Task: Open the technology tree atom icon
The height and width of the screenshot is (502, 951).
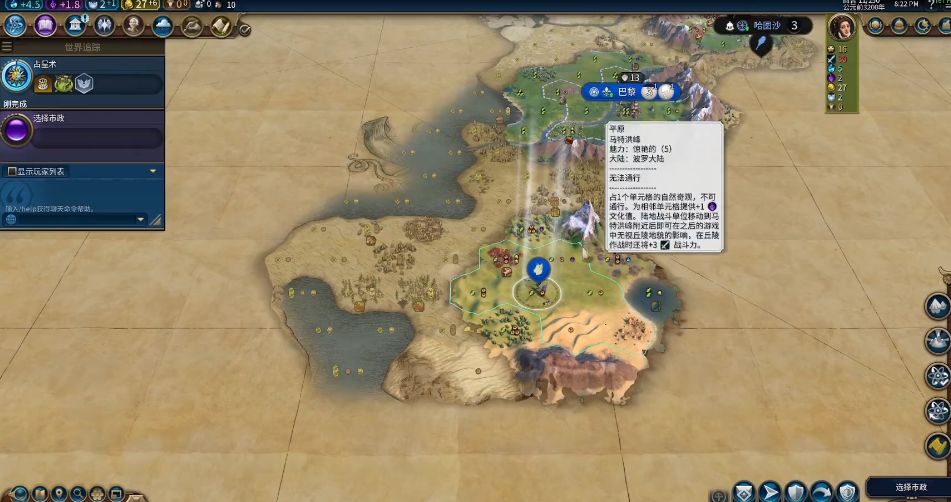Action: pyautogui.click(x=15, y=26)
